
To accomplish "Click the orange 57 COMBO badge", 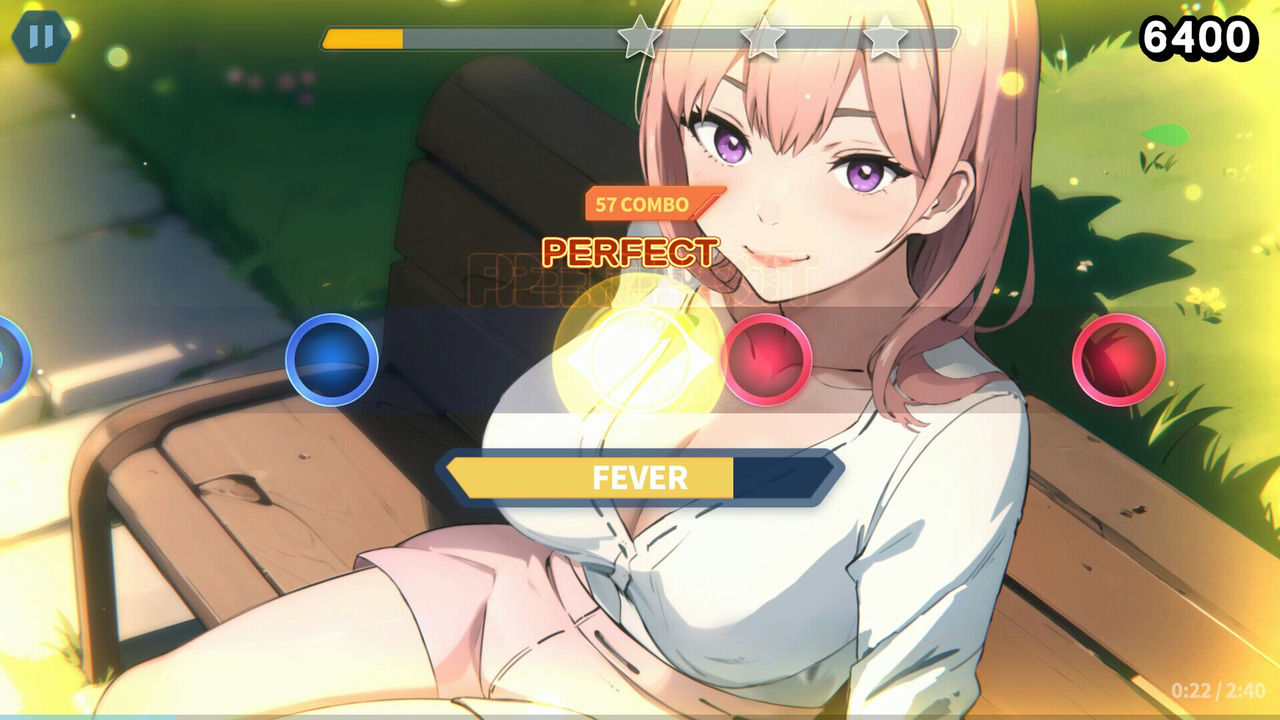I will 640,204.
